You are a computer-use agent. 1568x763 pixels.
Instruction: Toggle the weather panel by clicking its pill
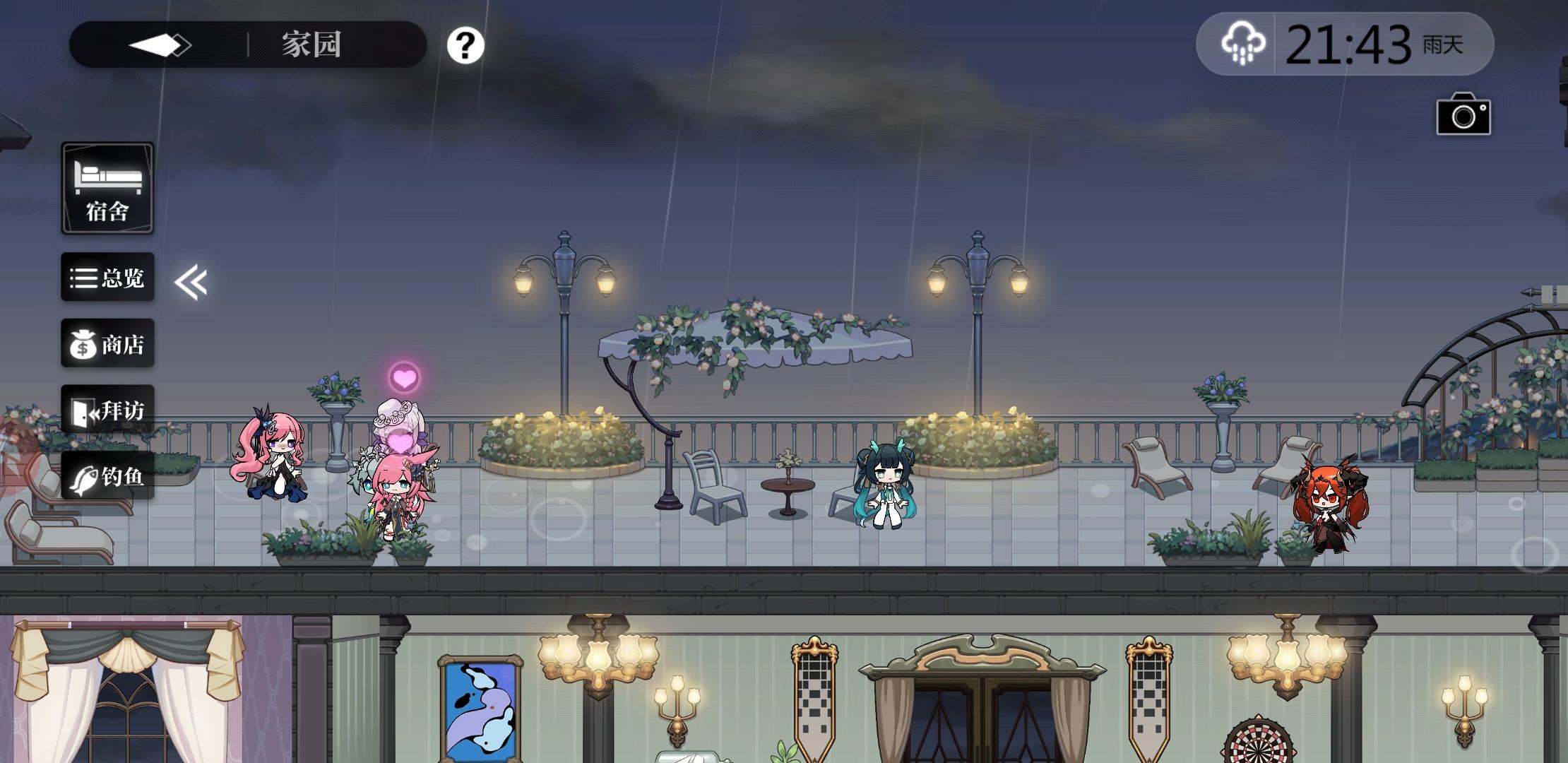tap(1342, 44)
